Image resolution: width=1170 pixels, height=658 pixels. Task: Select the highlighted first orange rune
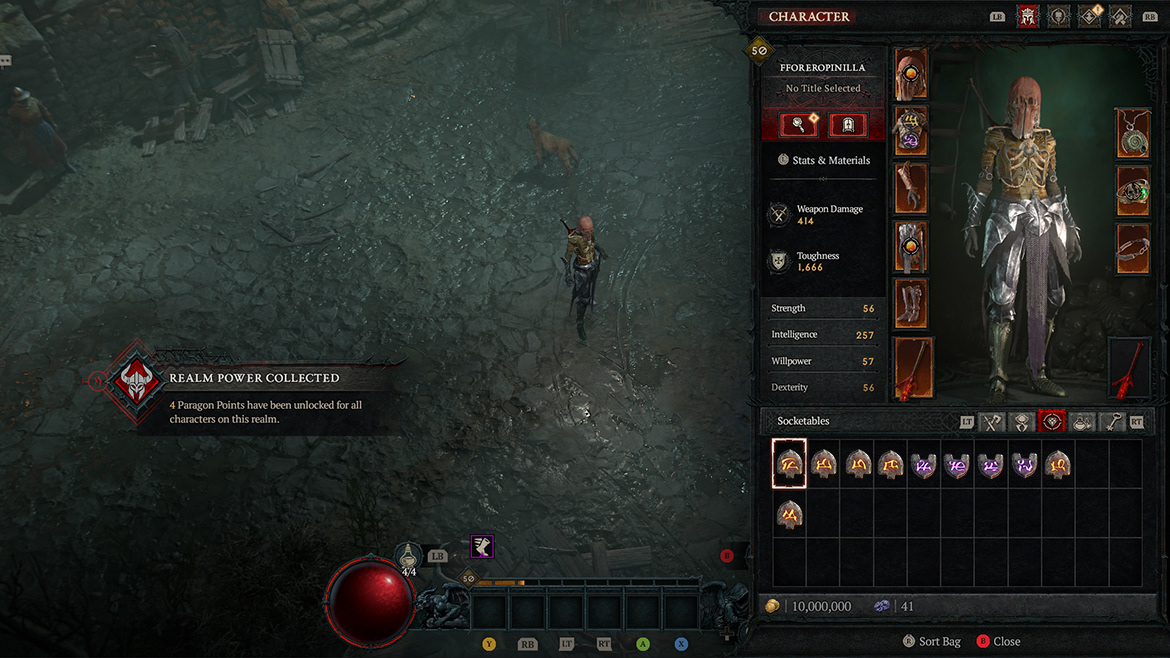(789, 463)
